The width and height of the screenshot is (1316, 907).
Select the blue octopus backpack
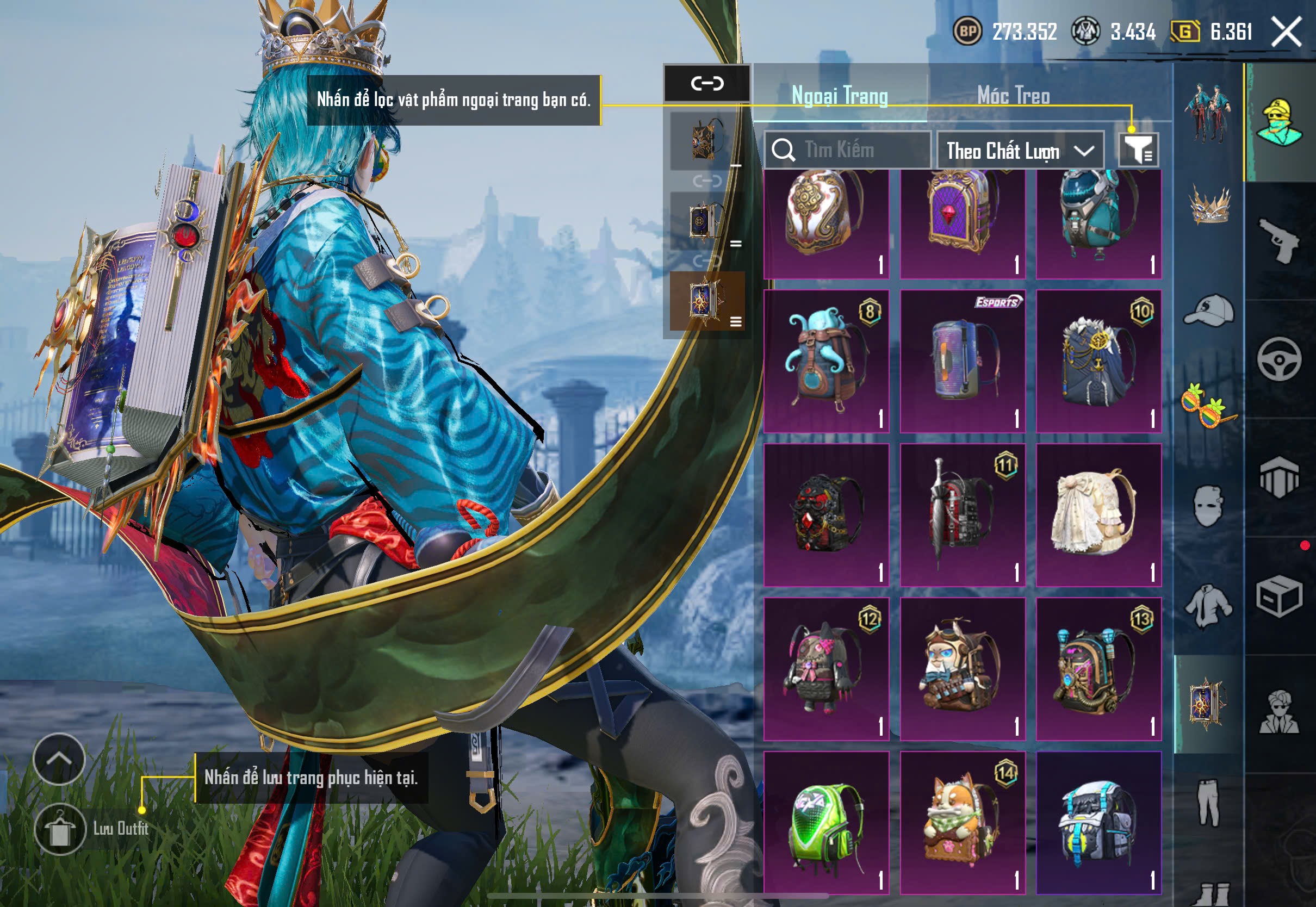[826, 361]
